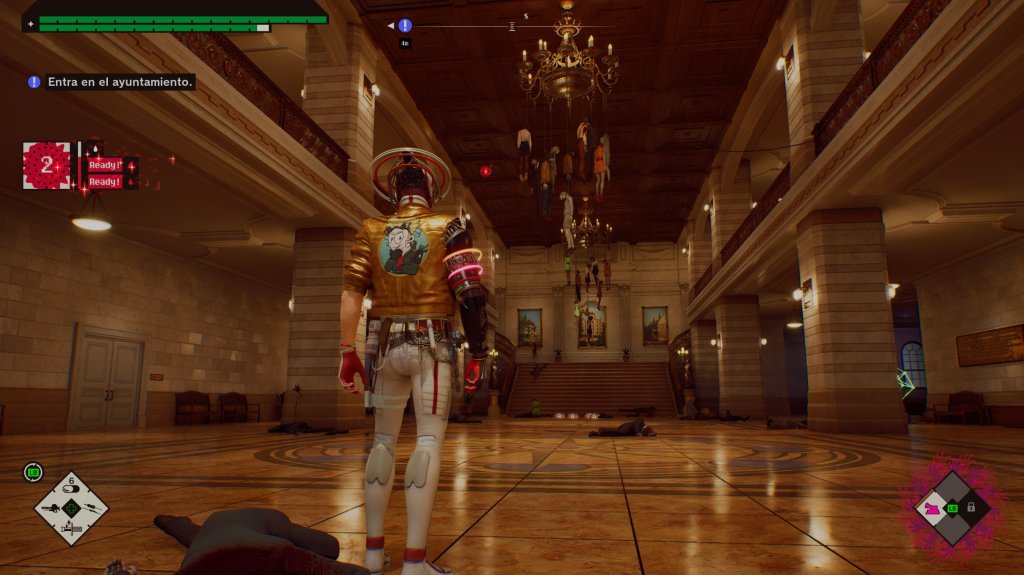This screenshot has width=1024, height=575.
Task: Click the red level 2 badge icon
Action: (46, 165)
